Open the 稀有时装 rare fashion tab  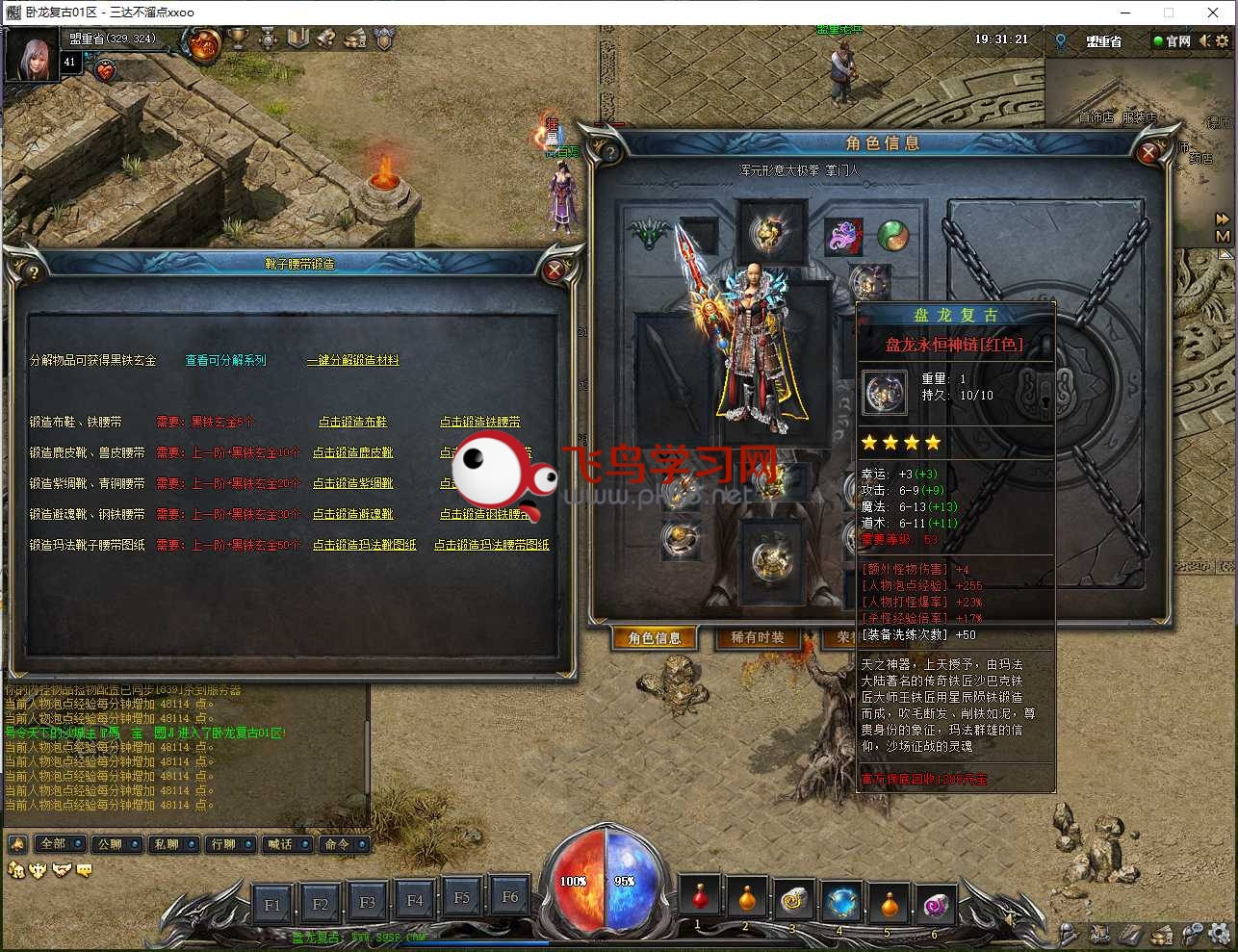pos(758,638)
